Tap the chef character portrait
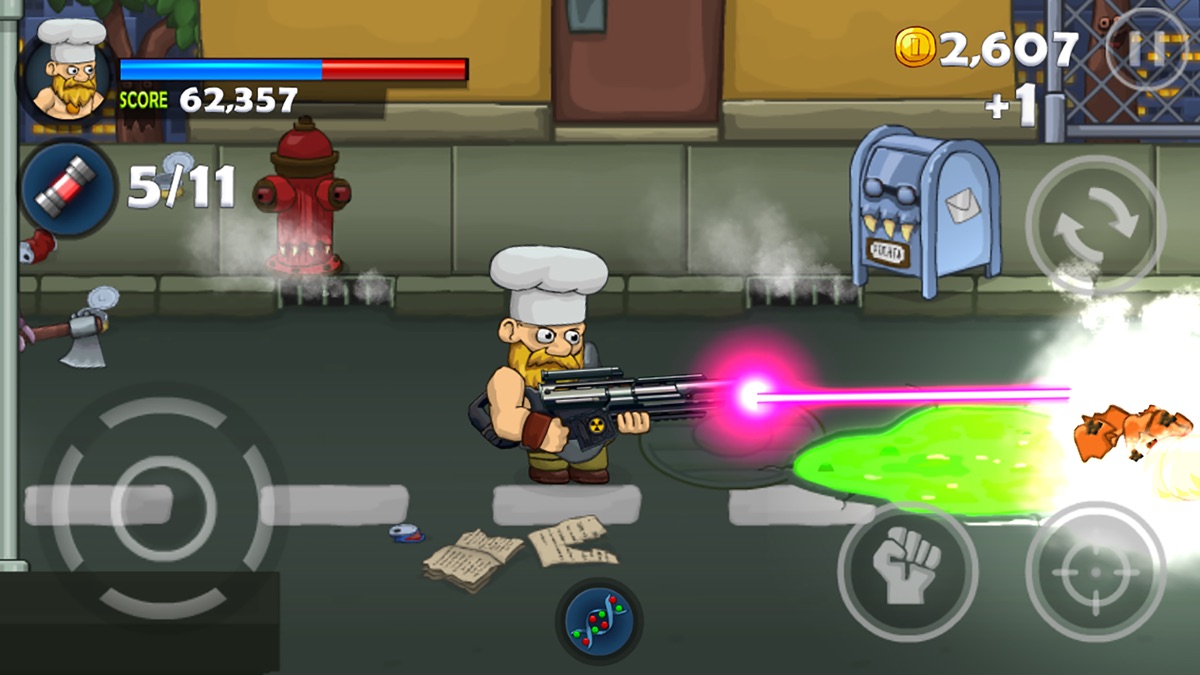 [68, 70]
